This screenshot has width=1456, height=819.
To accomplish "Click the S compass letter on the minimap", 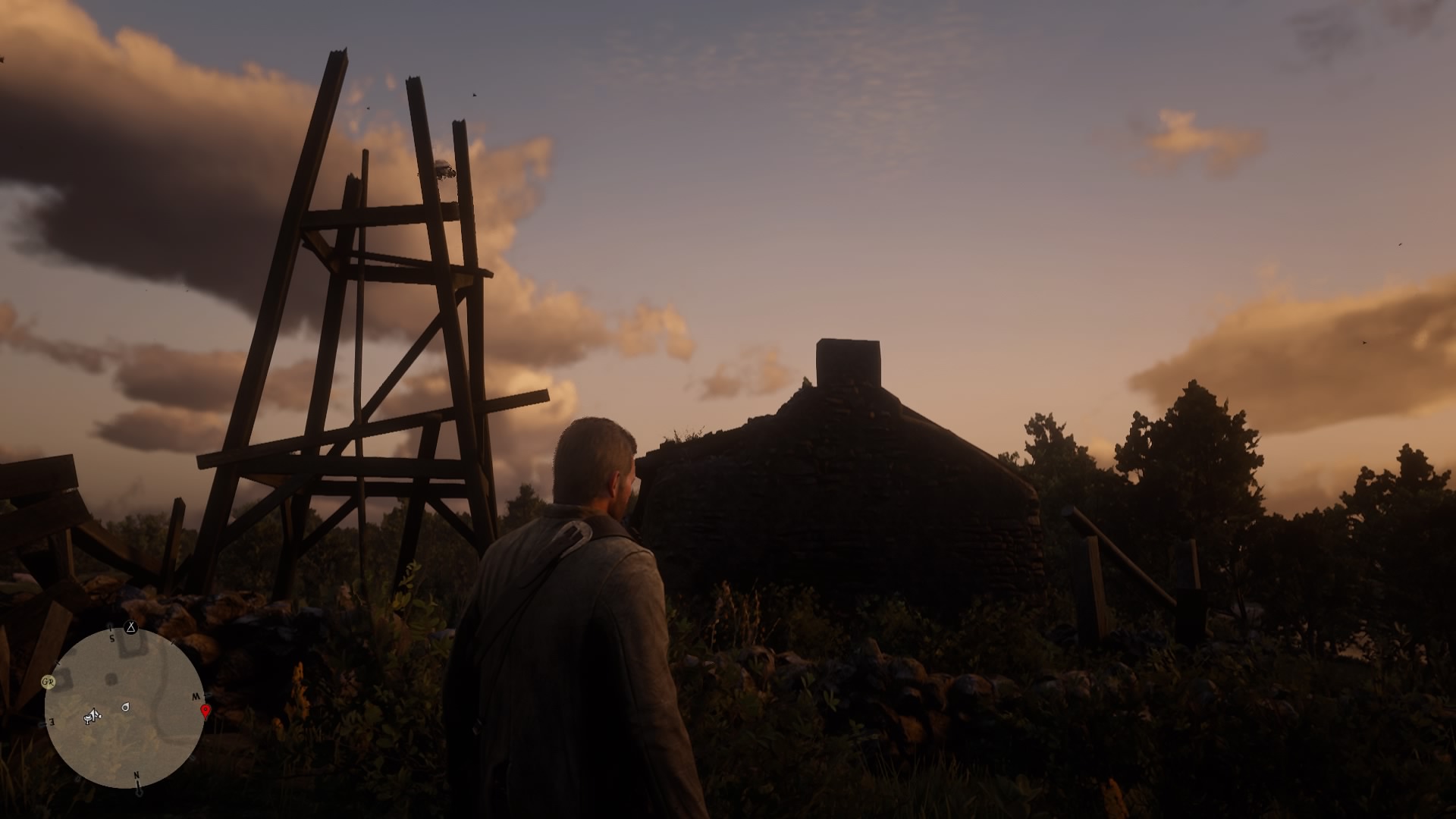I will (111, 637).
